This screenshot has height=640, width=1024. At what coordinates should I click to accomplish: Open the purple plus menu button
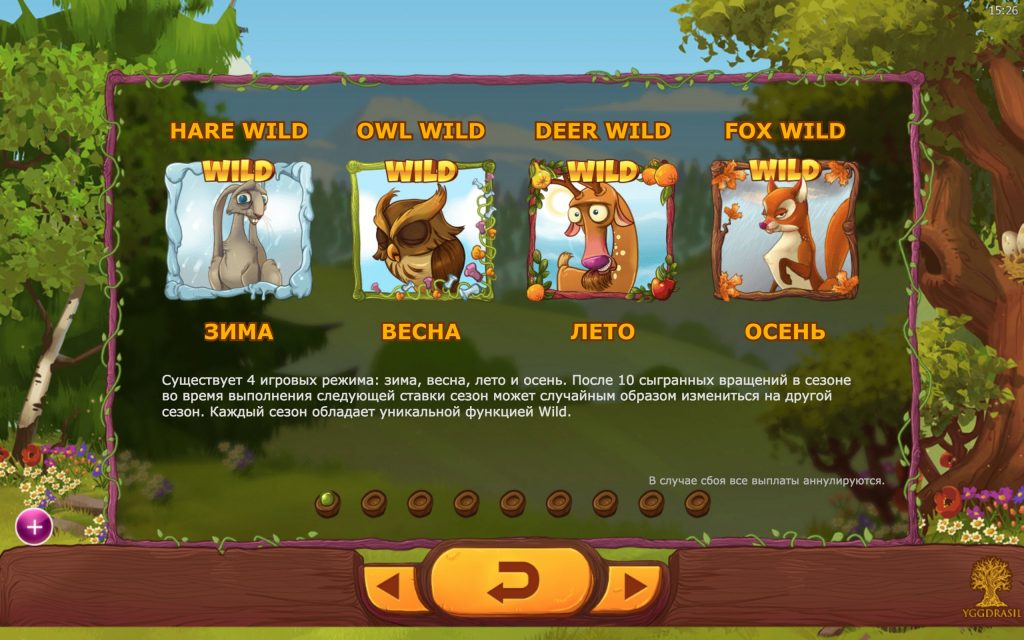[x=34, y=527]
